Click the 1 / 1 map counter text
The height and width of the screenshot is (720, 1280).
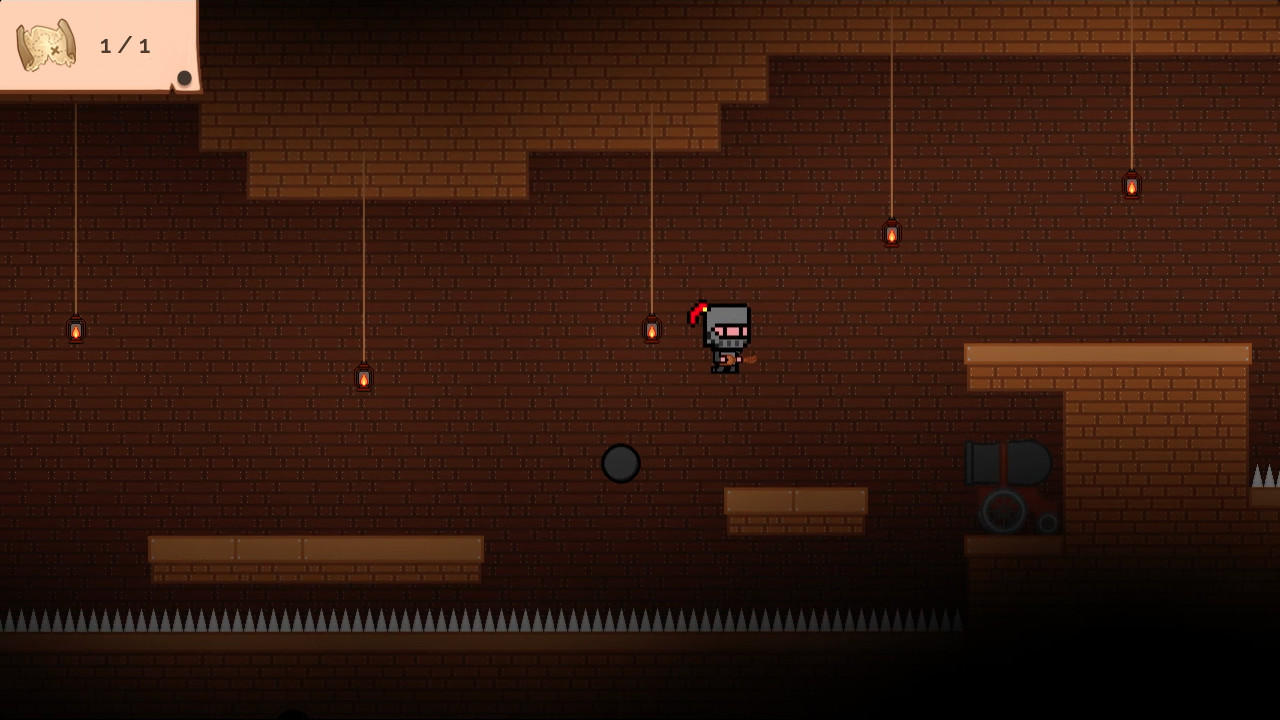pos(124,44)
